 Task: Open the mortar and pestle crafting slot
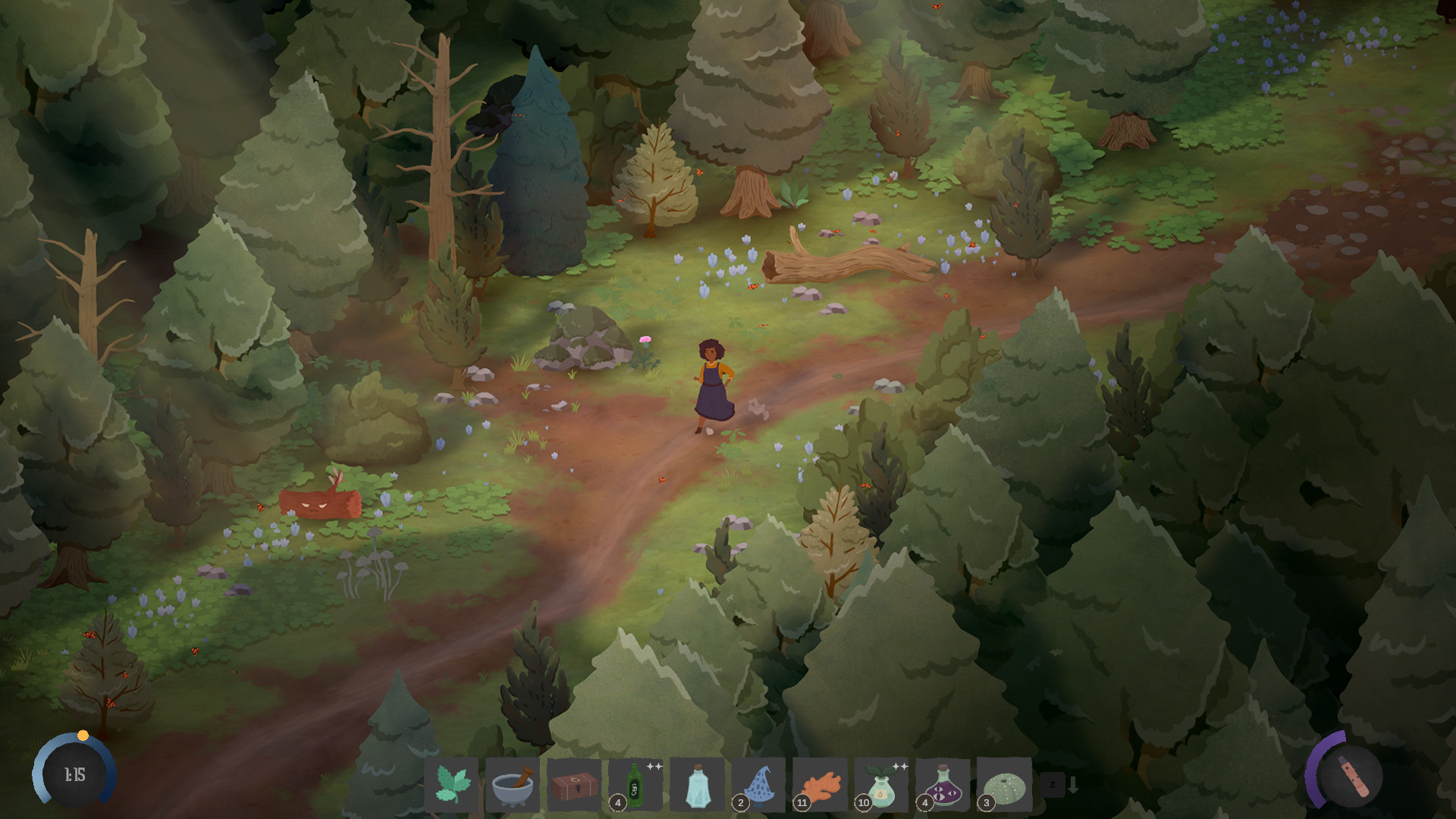tap(514, 785)
